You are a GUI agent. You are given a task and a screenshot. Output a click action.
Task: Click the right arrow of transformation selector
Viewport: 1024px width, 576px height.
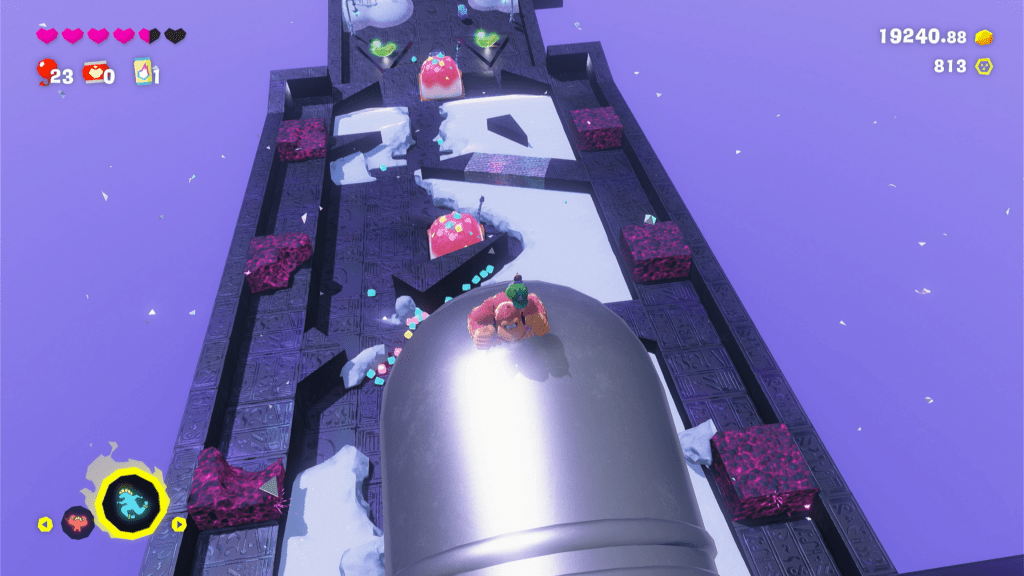pyautogui.click(x=179, y=523)
